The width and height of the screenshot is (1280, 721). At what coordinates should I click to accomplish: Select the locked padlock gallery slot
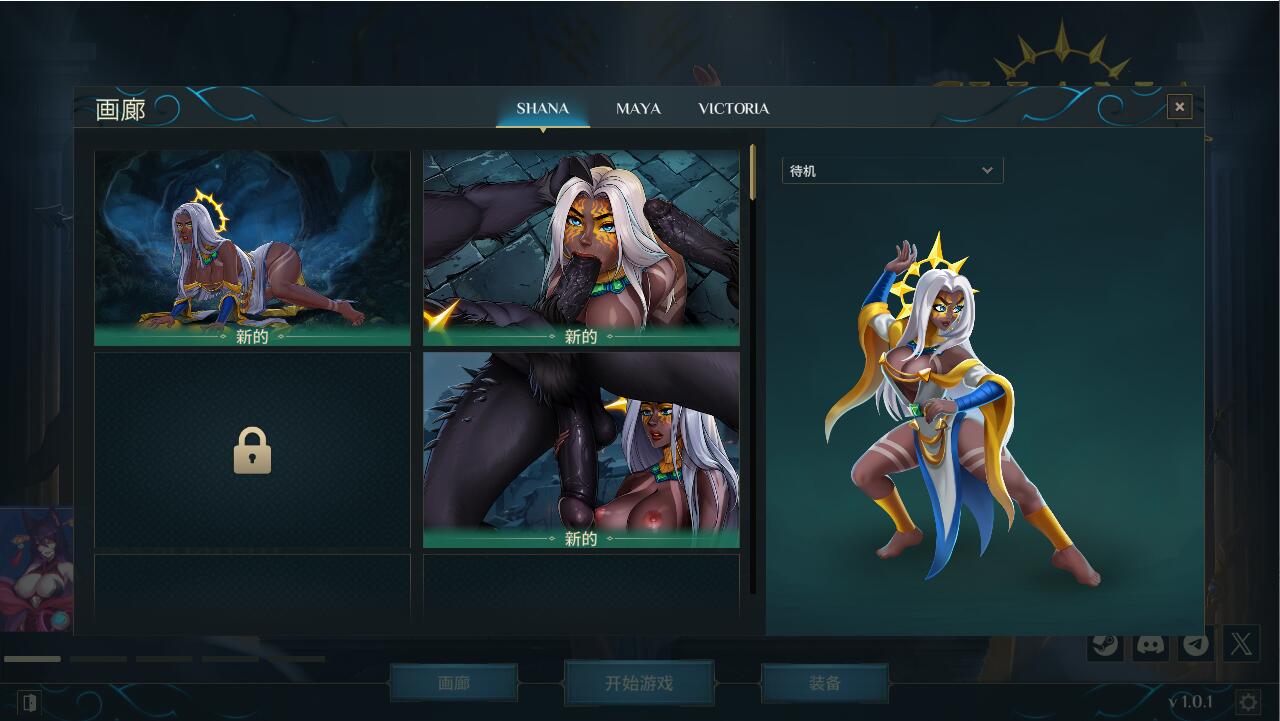pos(252,450)
